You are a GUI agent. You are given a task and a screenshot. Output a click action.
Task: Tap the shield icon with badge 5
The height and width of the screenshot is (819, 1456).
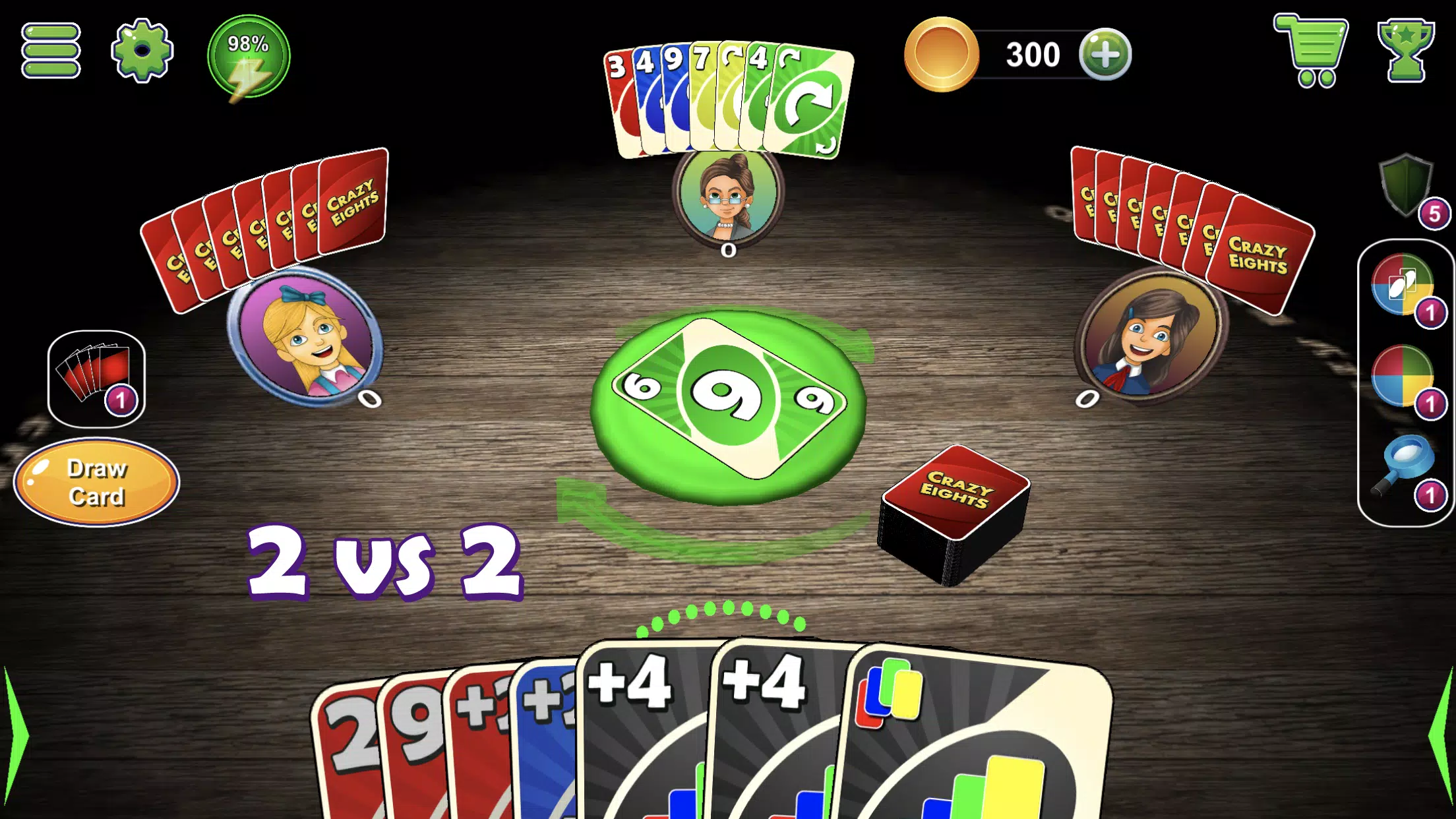coord(1407,191)
